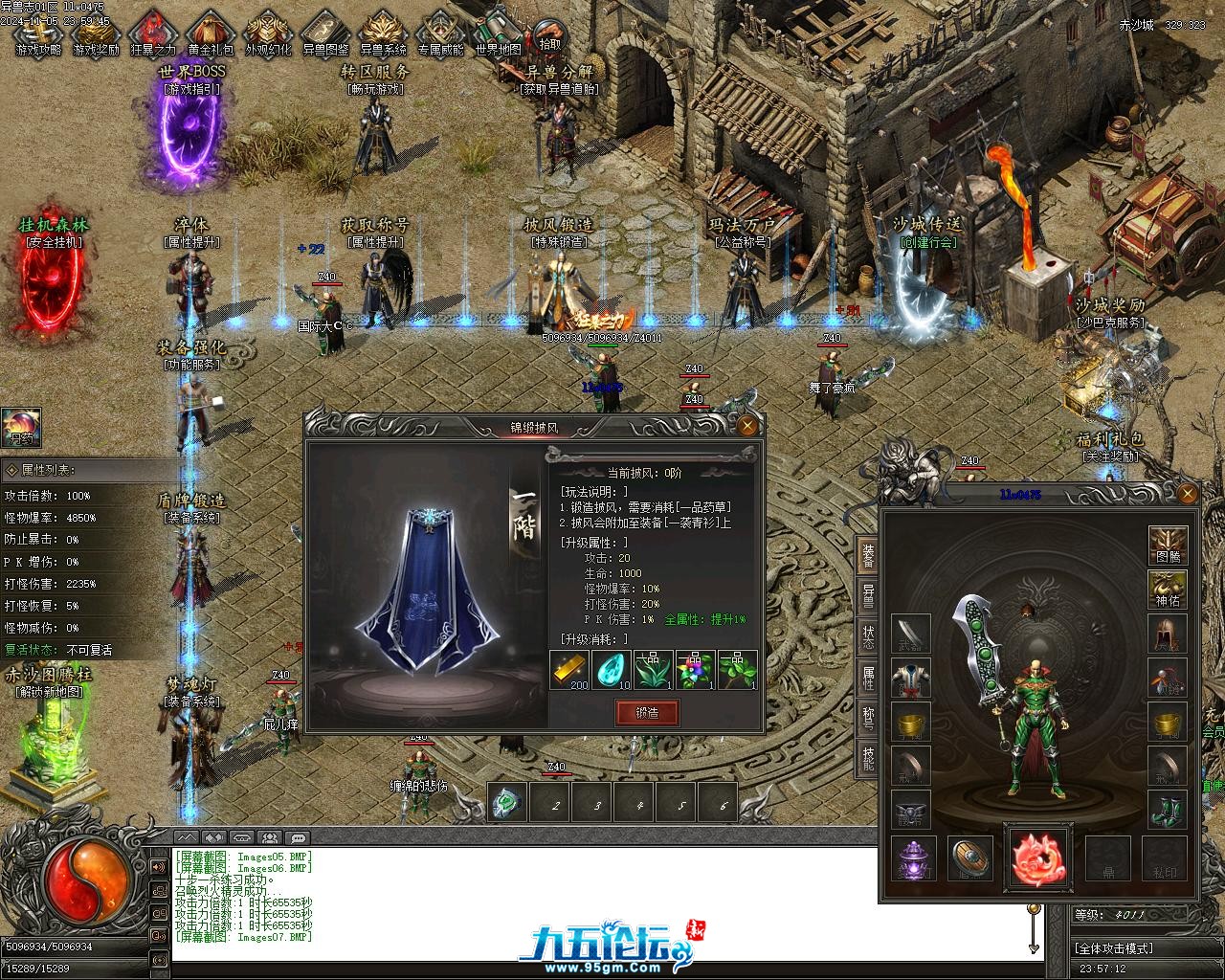
Task: Select the gold bar material slot
Action: (x=569, y=670)
